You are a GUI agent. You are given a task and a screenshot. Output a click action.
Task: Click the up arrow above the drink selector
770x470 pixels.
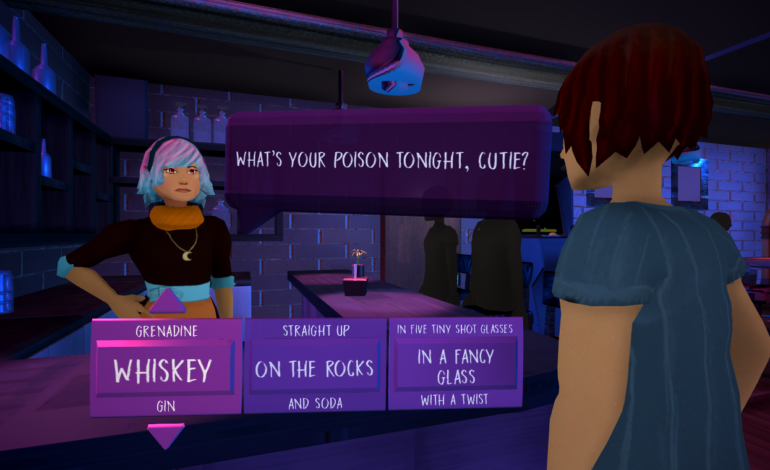(167, 300)
